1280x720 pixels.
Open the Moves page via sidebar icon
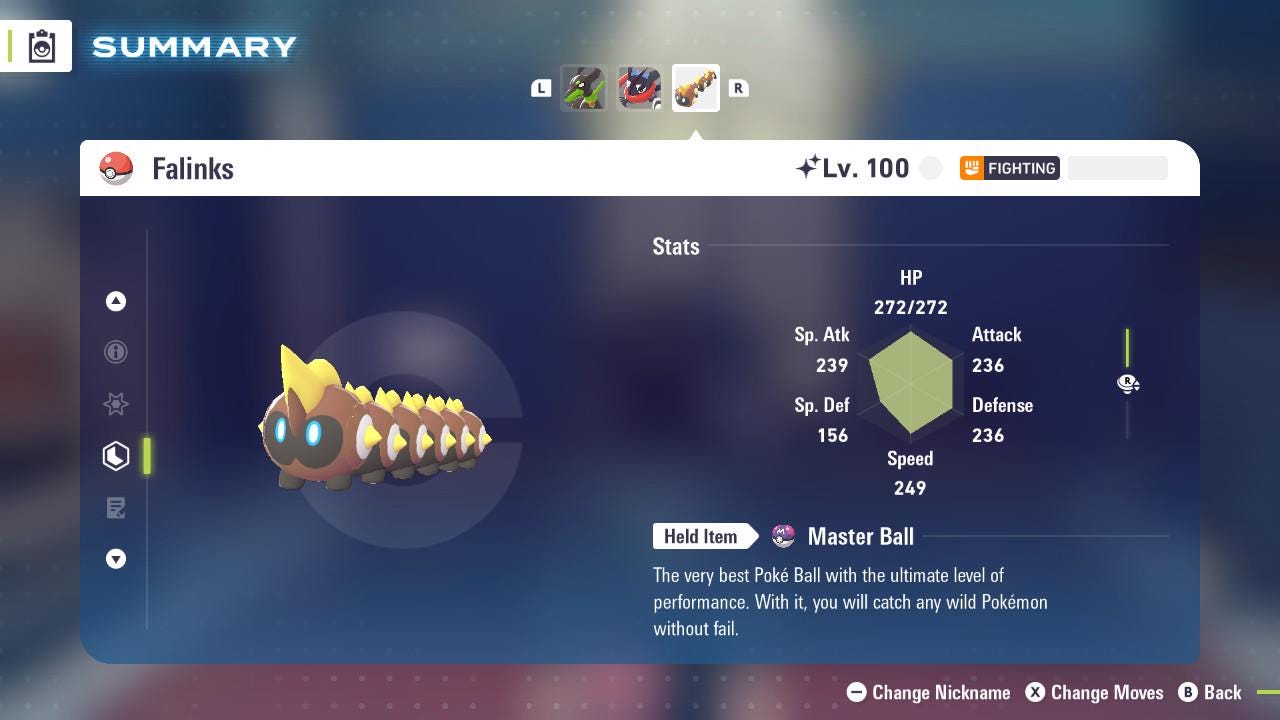click(116, 508)
